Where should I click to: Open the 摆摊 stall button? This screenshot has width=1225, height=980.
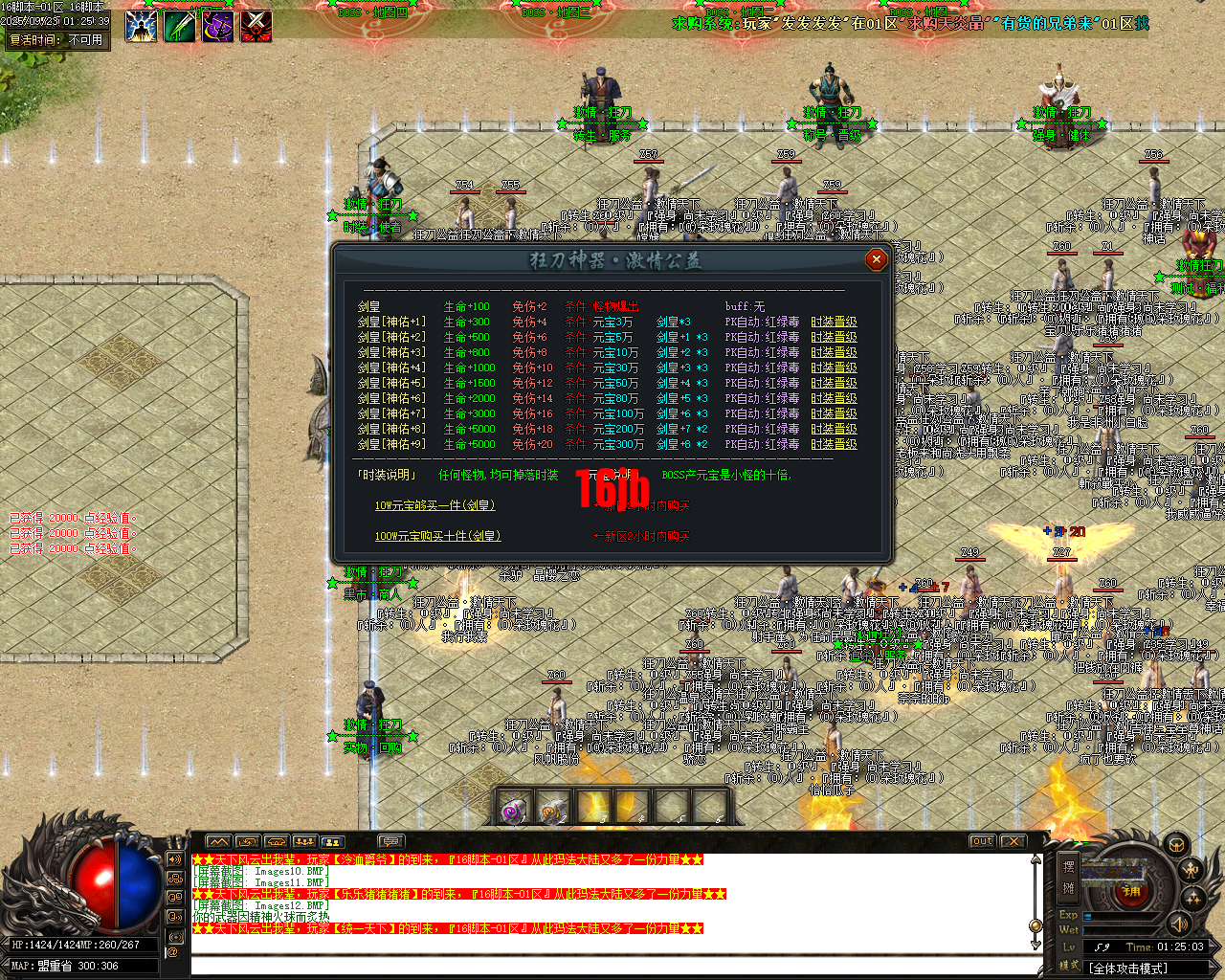point(1069,876)
